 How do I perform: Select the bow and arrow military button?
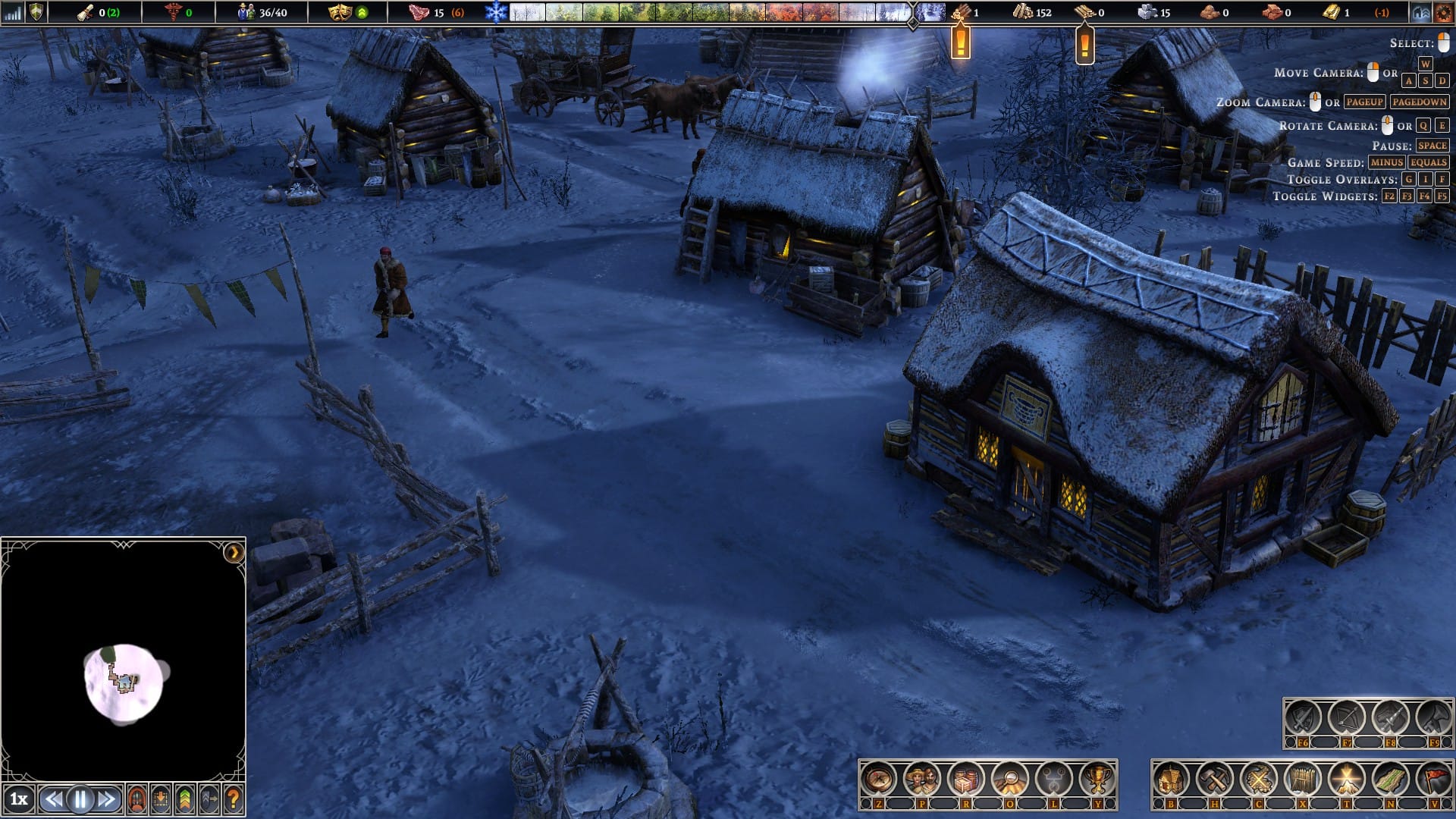[x=1346, y=718]
